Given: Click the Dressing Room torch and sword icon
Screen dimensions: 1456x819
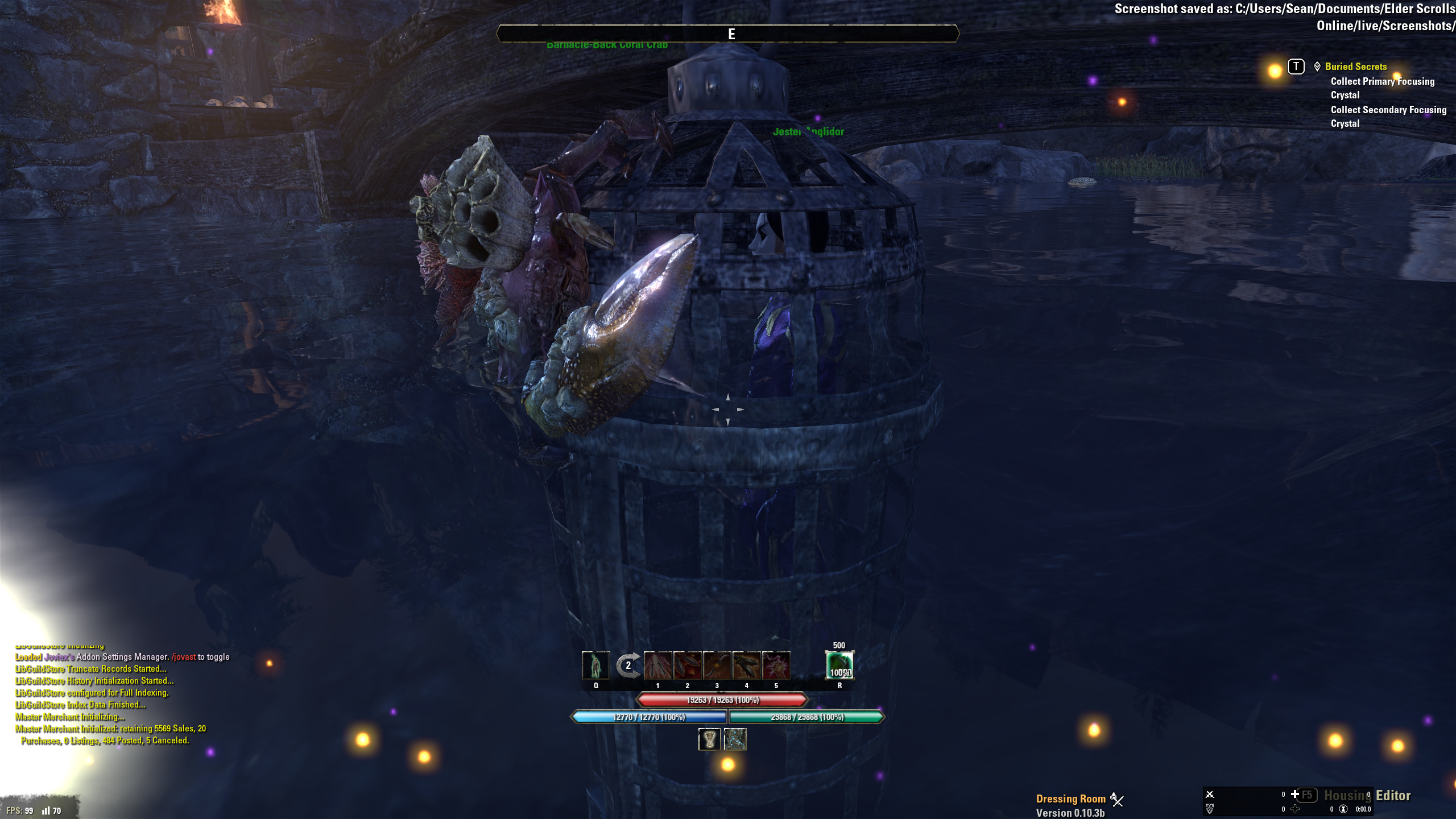Looking at the screenshot, I should (x=1117, y=799).
